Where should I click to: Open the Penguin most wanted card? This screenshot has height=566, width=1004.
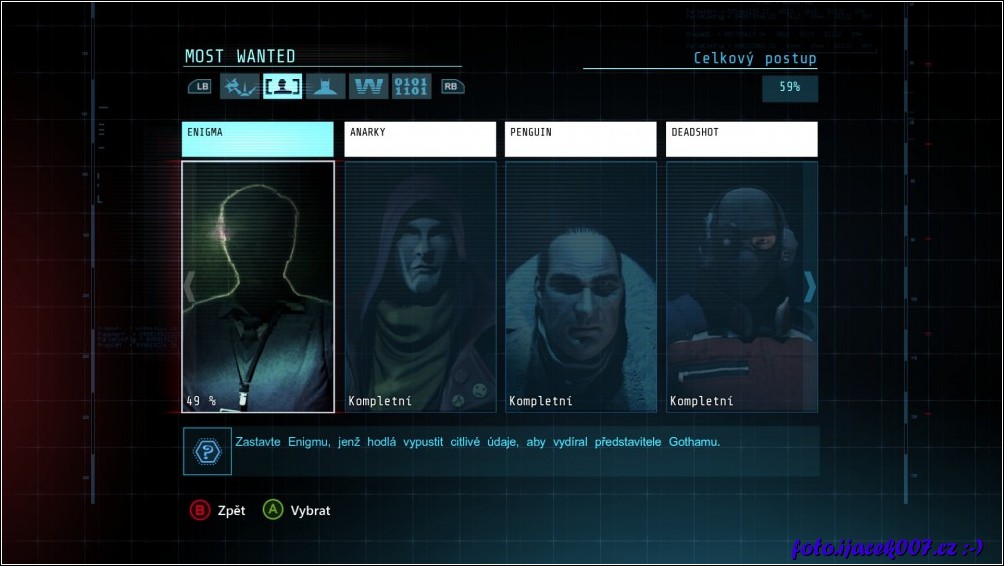[x=581, y=286]
